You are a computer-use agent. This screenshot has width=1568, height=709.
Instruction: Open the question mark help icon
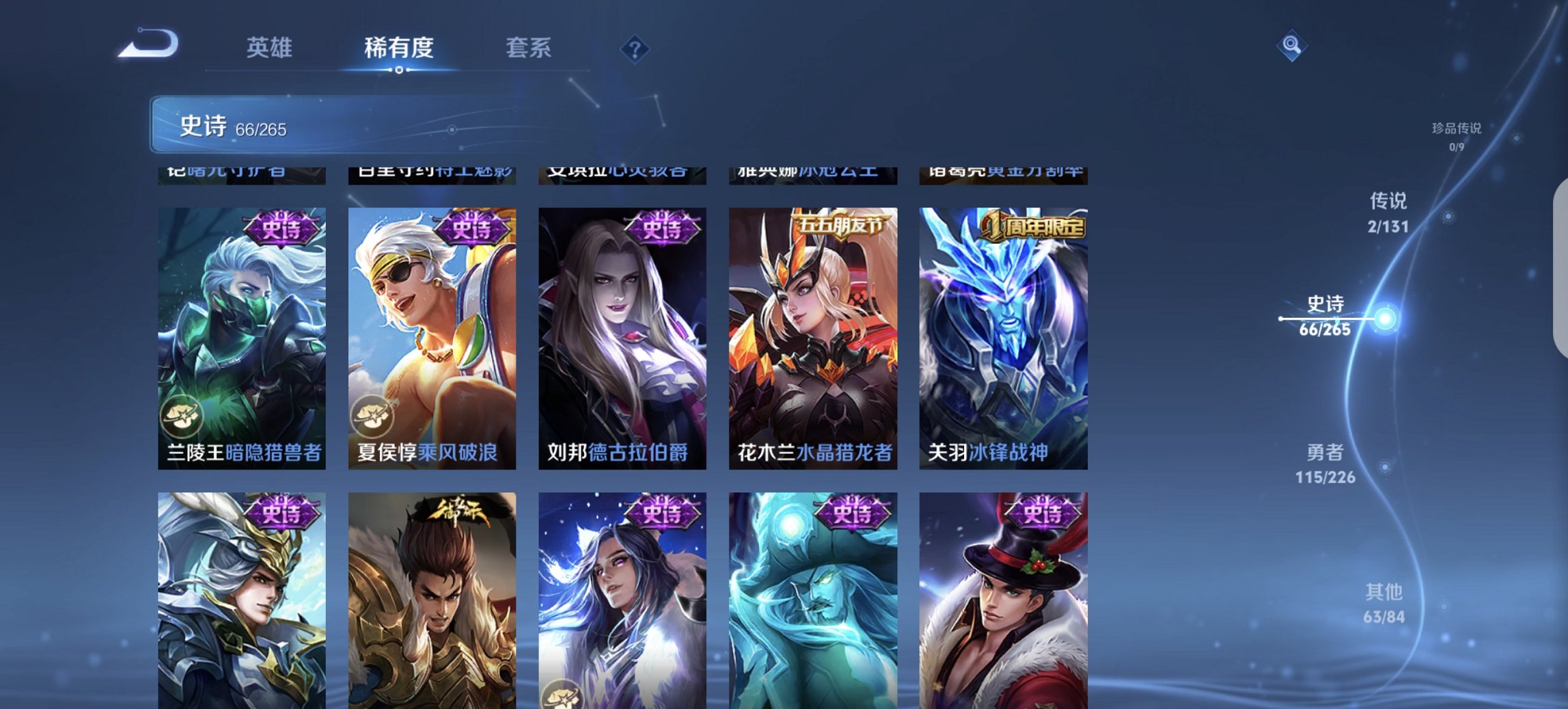(x=636, y=49)
